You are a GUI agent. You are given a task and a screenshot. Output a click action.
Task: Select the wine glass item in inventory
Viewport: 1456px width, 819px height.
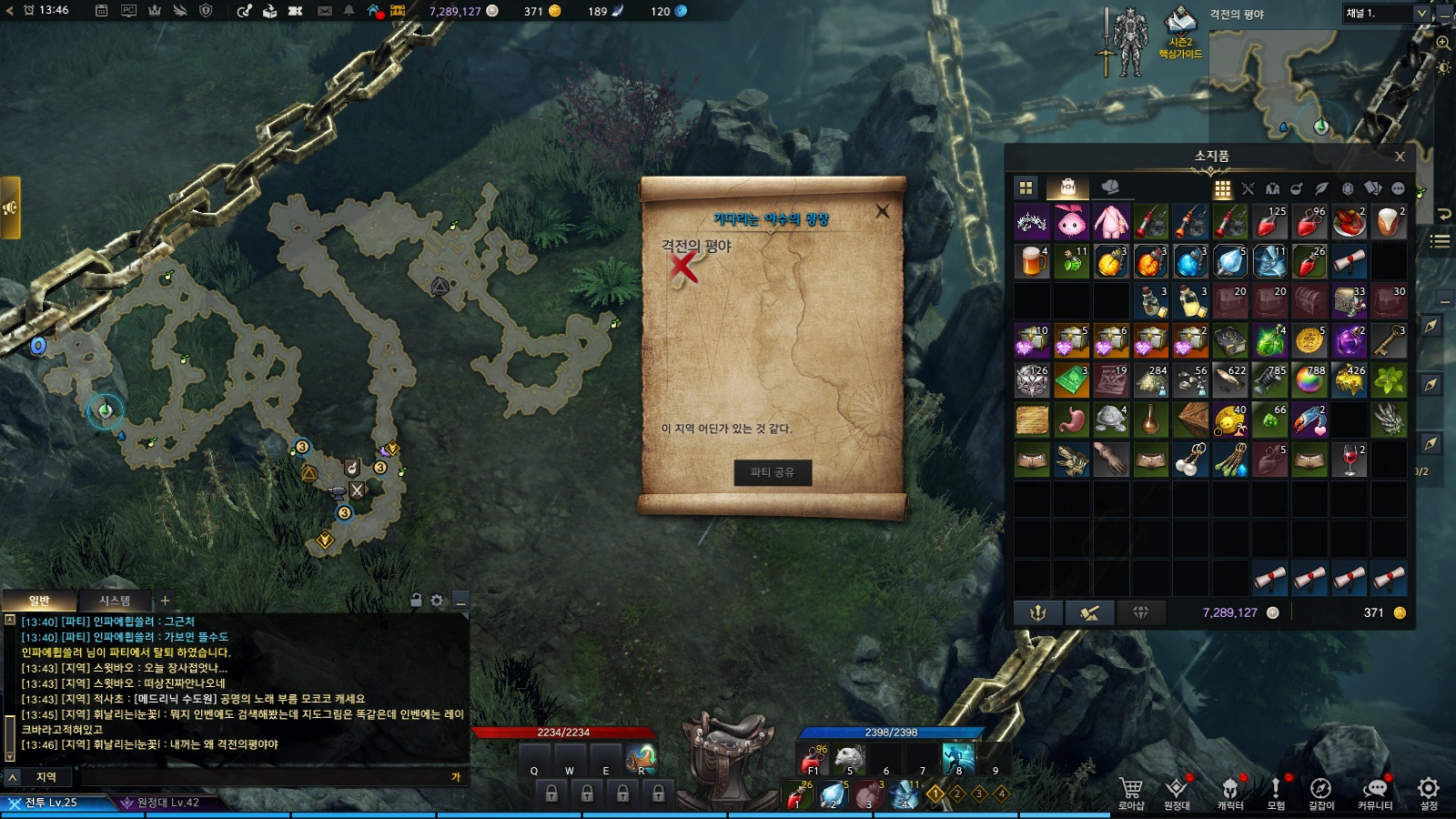coord(1349,460)
